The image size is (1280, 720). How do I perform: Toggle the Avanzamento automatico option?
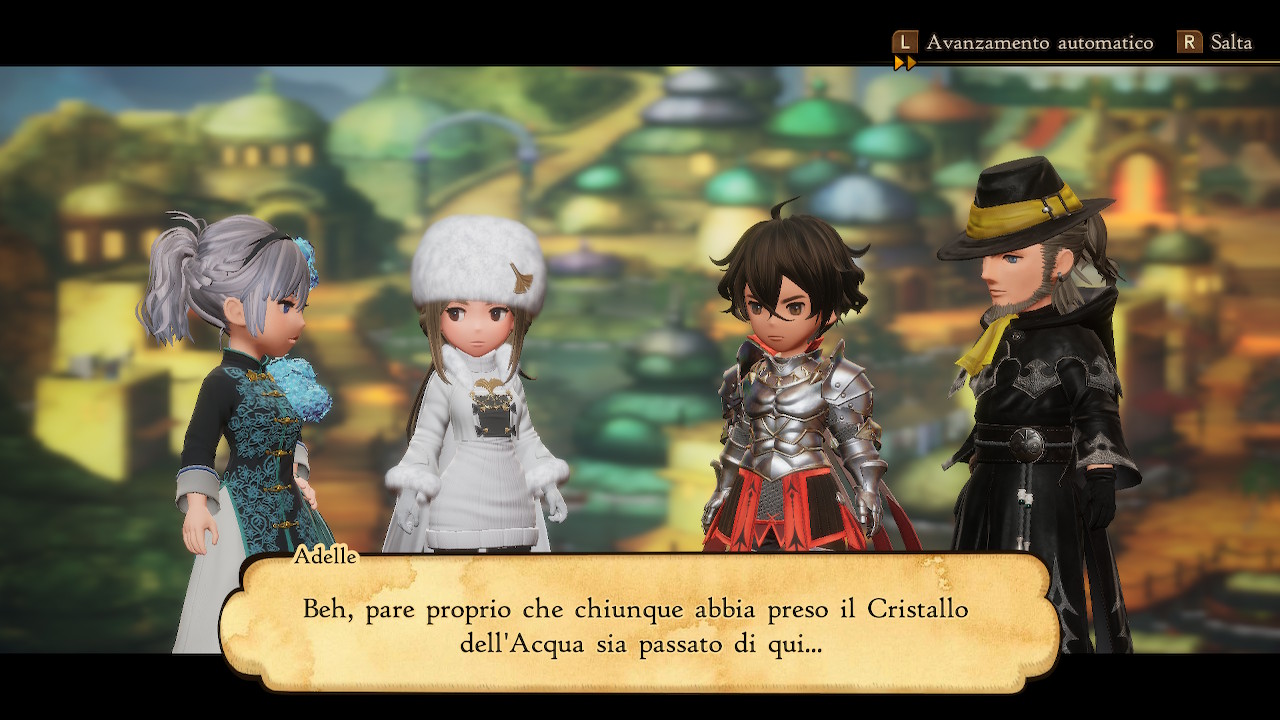click(x=1022, y=43)
